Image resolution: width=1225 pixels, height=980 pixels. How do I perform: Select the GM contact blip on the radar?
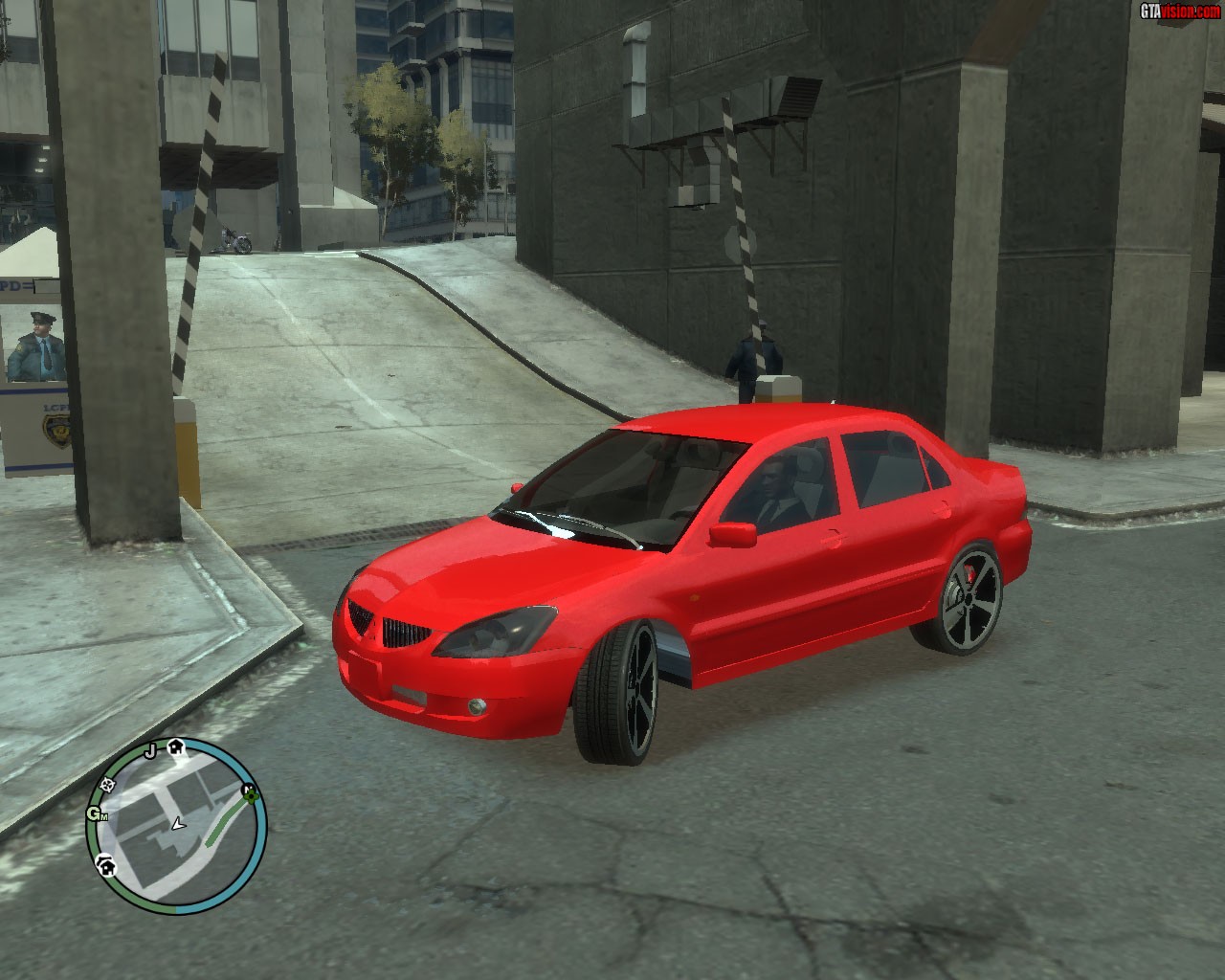(97, 814)
